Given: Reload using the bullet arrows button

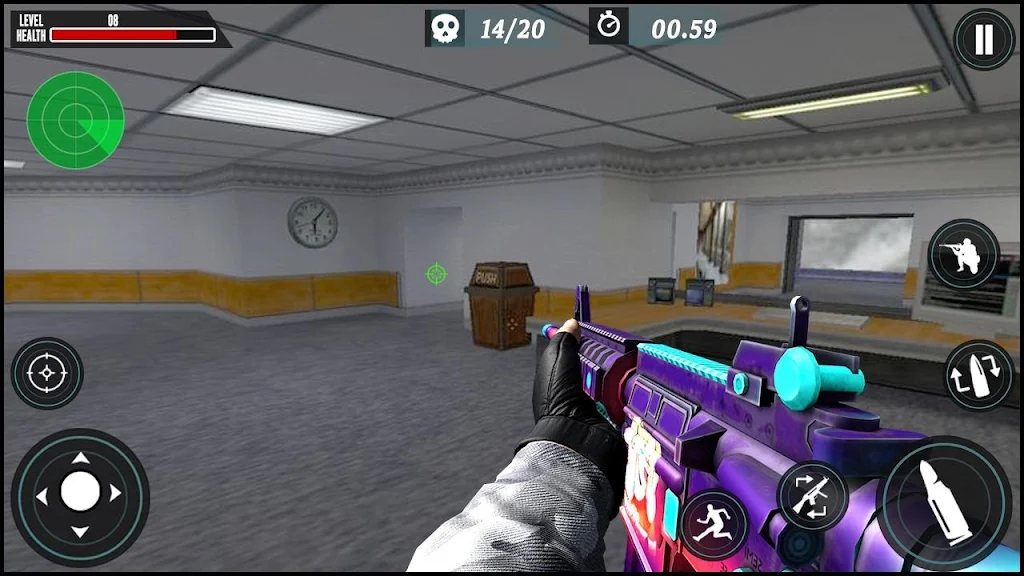Looking at the screenshot, I should pos(978,375).
